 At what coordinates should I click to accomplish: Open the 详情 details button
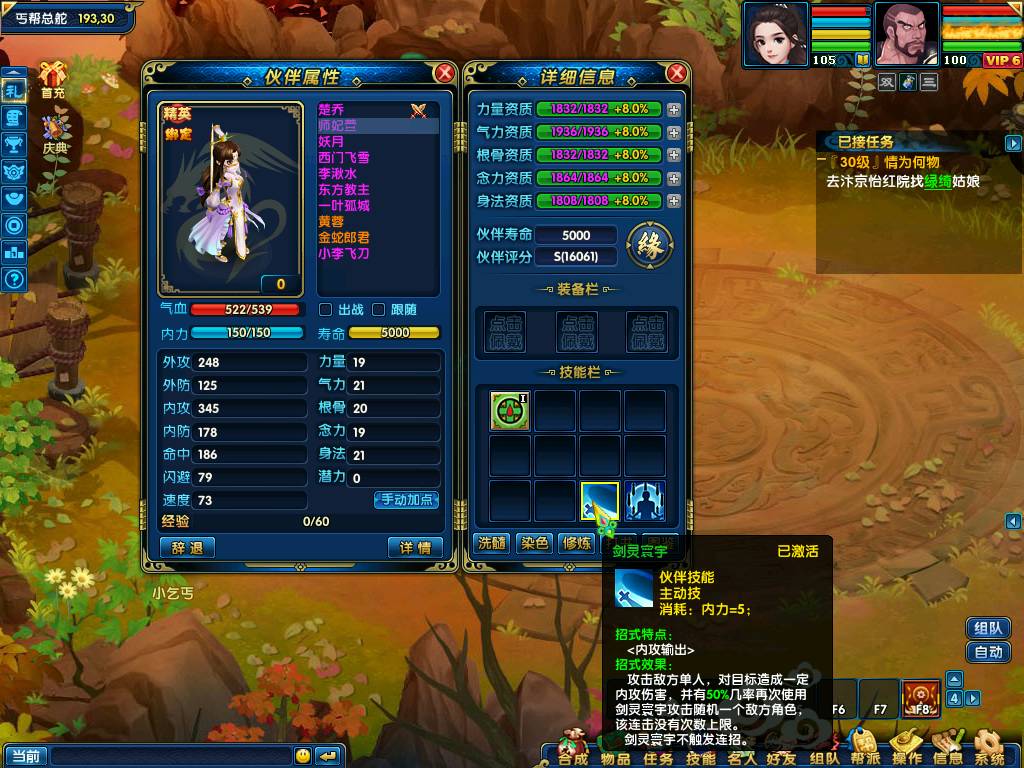pos(415,548)
